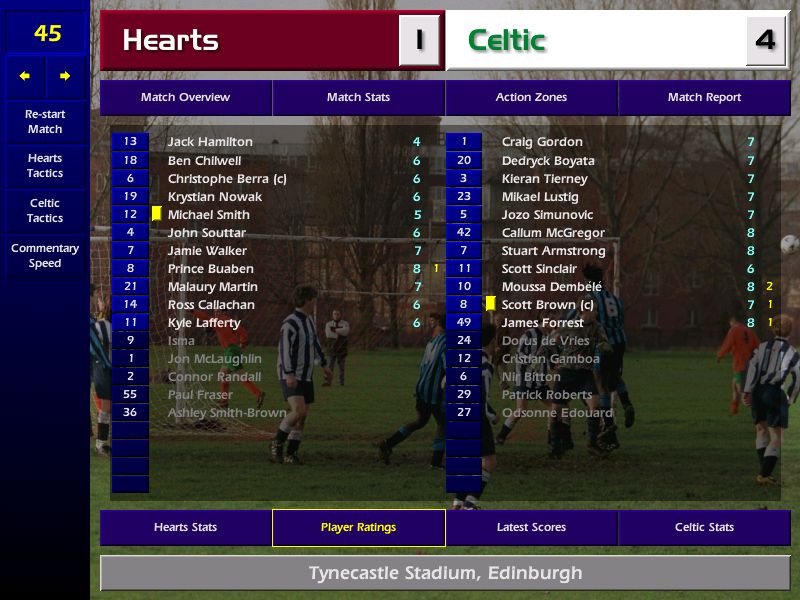Open Celtic Tactics
Screen dimensions: 800x600
(x=45, y=210)
